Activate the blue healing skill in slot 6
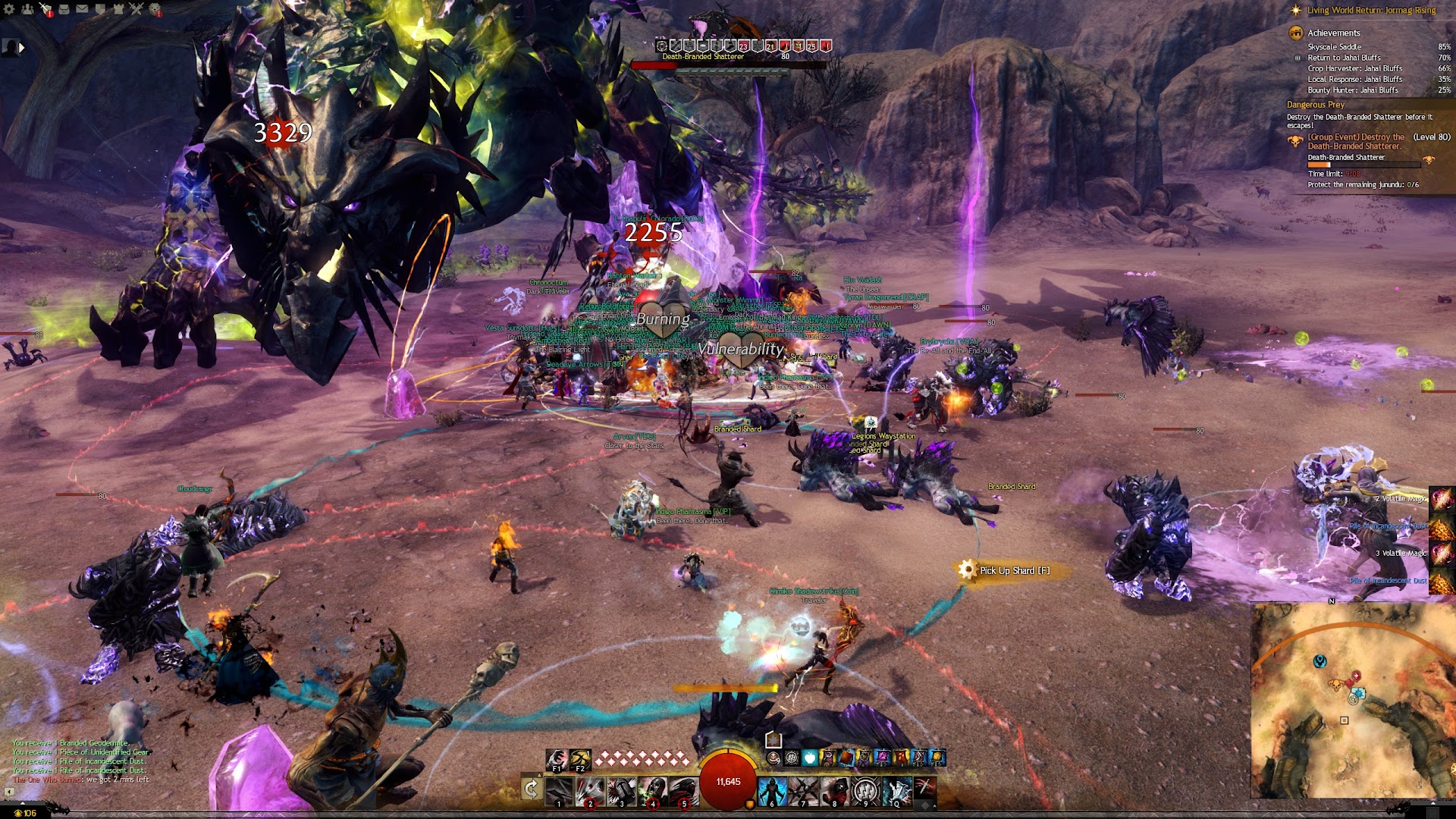 772,791
